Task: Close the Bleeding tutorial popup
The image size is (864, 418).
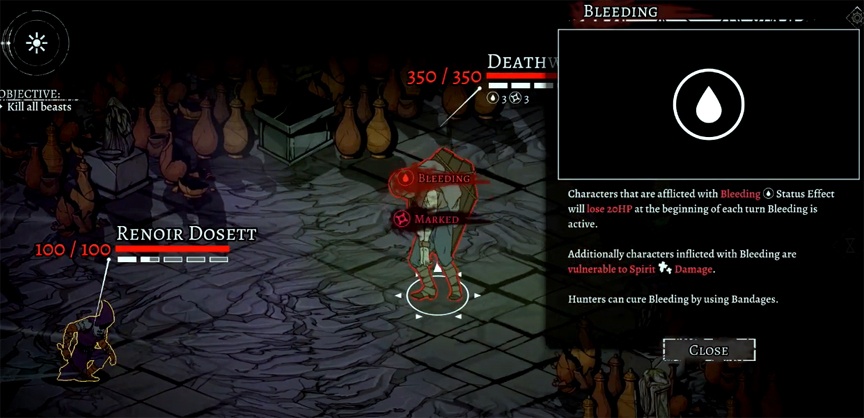Action: click(x=708, y=350)
